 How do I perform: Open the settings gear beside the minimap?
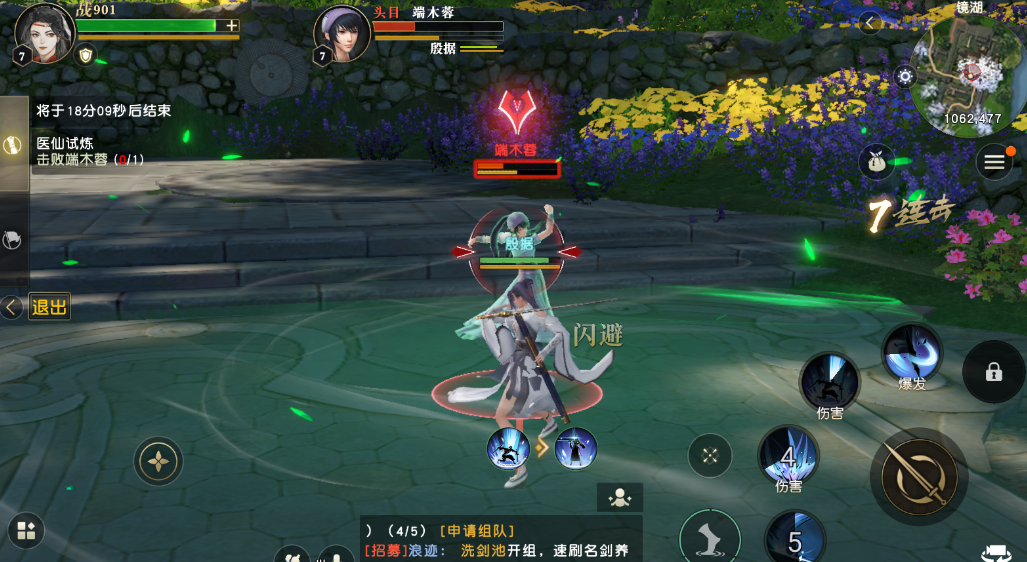coord(905,76)
